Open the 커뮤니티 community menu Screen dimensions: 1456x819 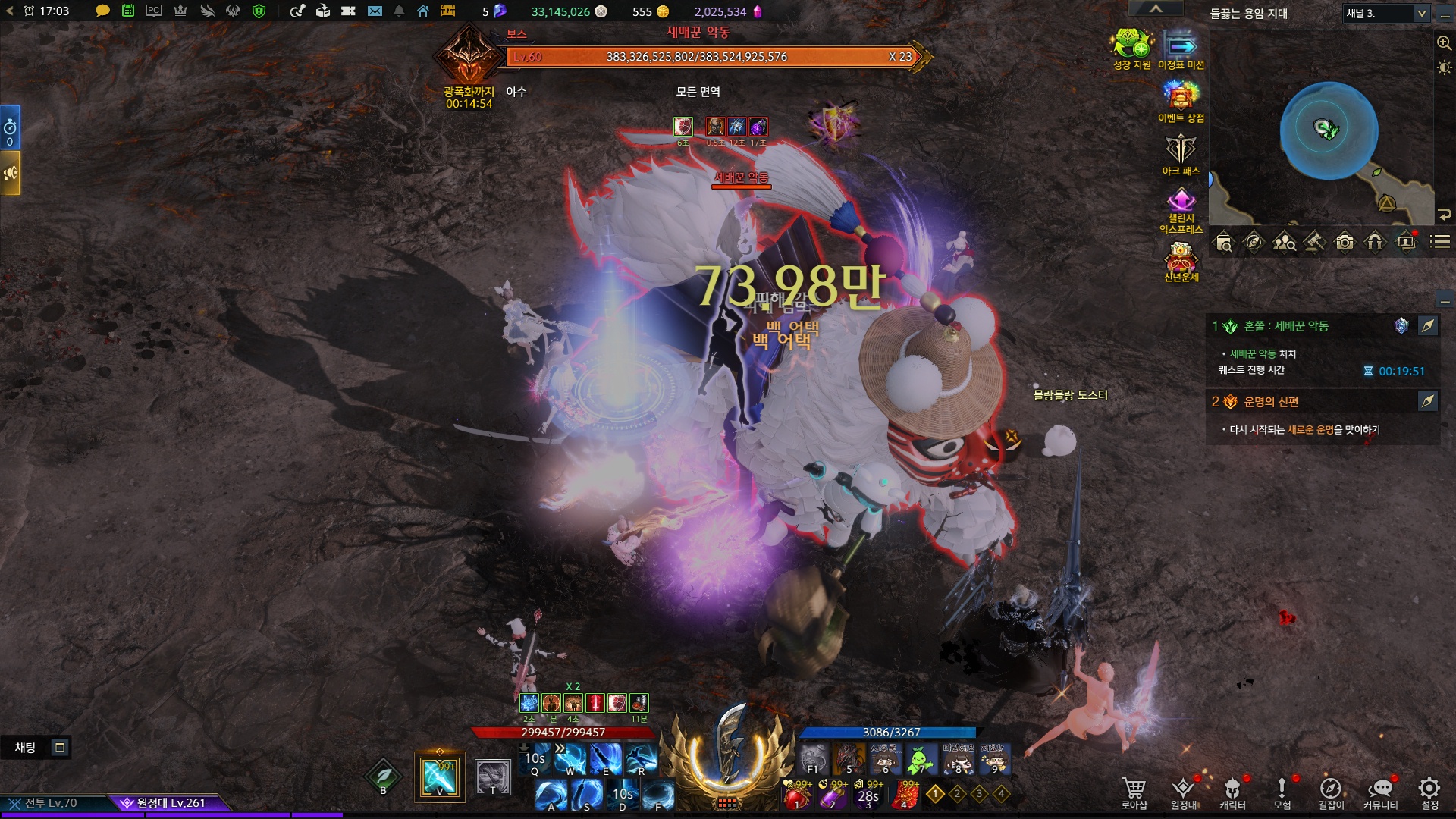(x=1380, y=792)
